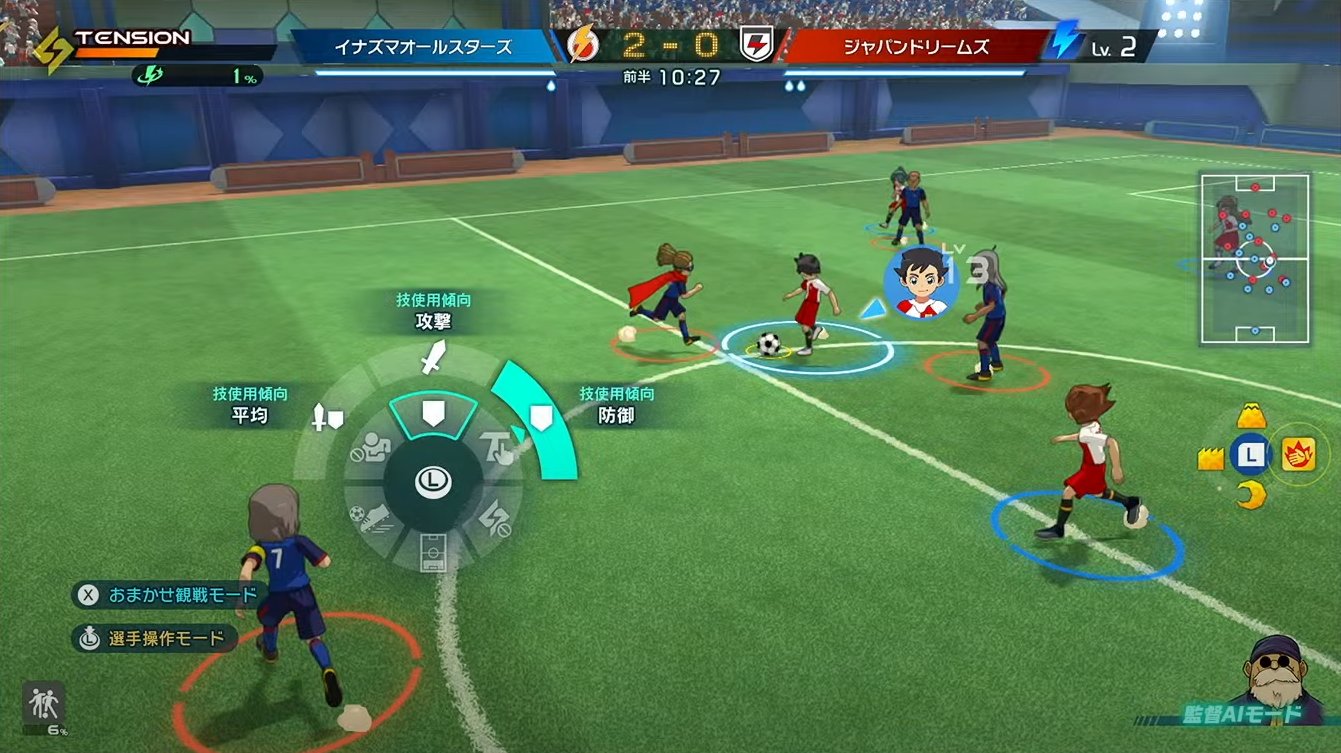Select the crossed-out lightning wheel segment
1341x753 pixels.
coord(496,519)
